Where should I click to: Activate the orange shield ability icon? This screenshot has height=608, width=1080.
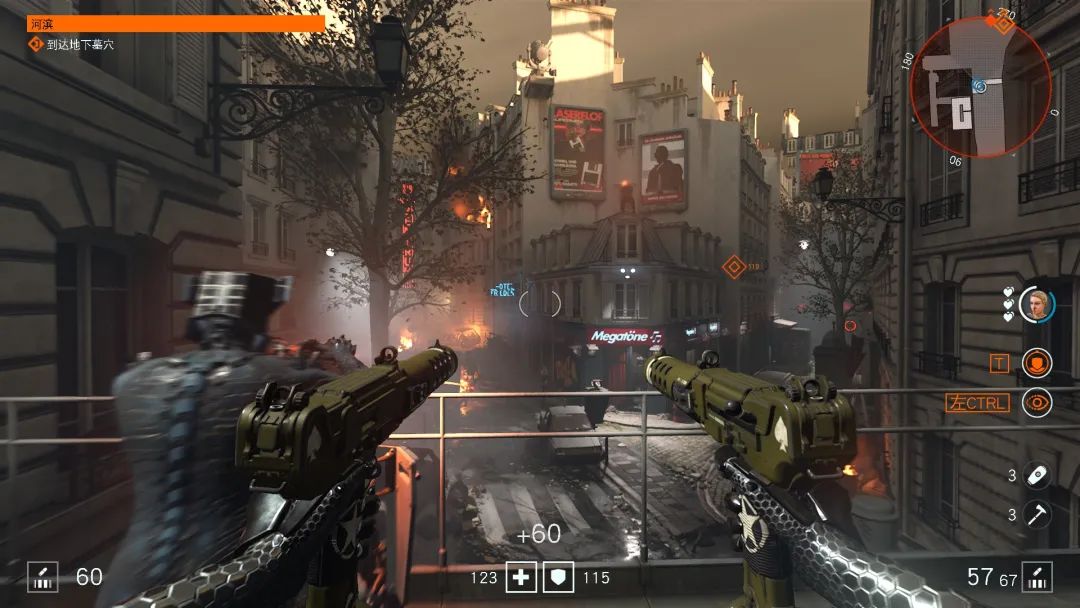[1037, 363]
